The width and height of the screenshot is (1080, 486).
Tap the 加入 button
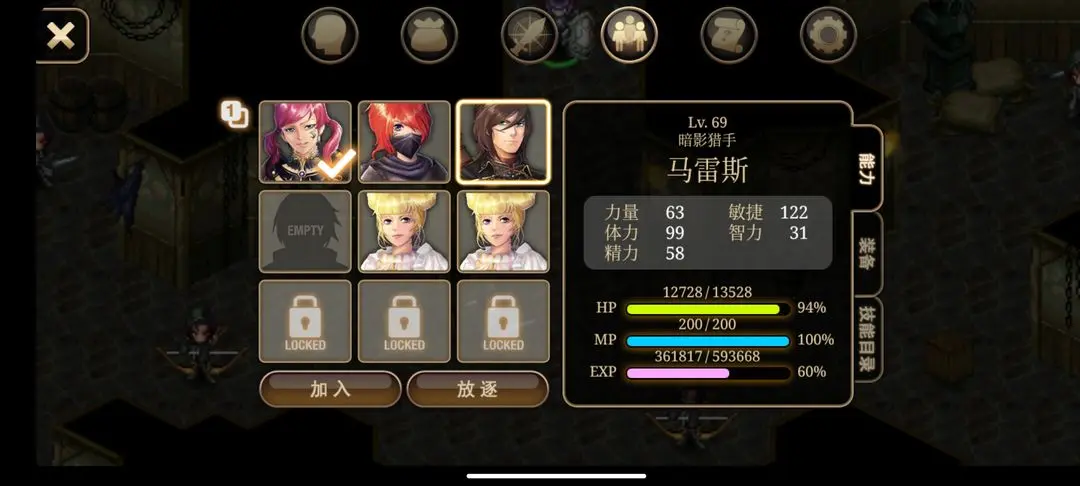330,389
